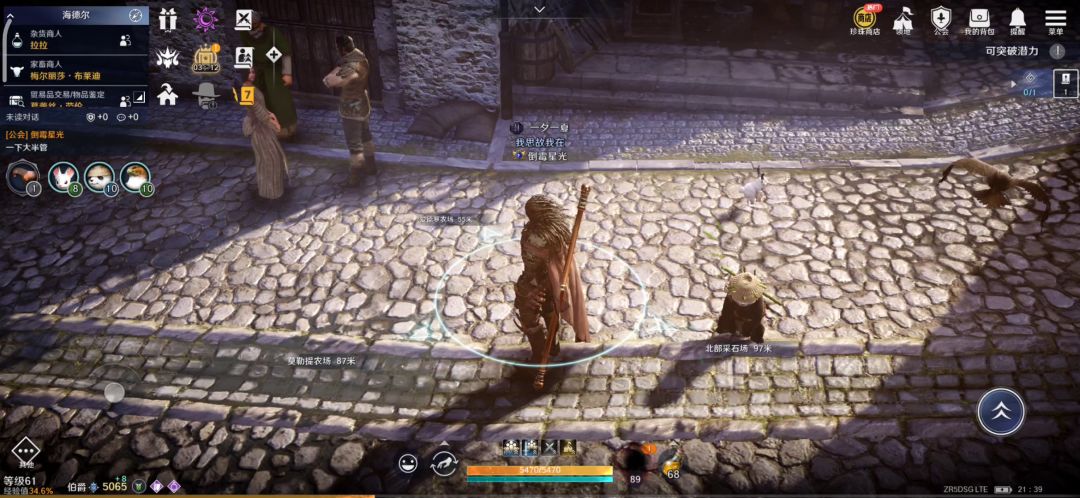Open the purple sun-moon event icon
The image size is (1080, 498).
pos(205,19)
